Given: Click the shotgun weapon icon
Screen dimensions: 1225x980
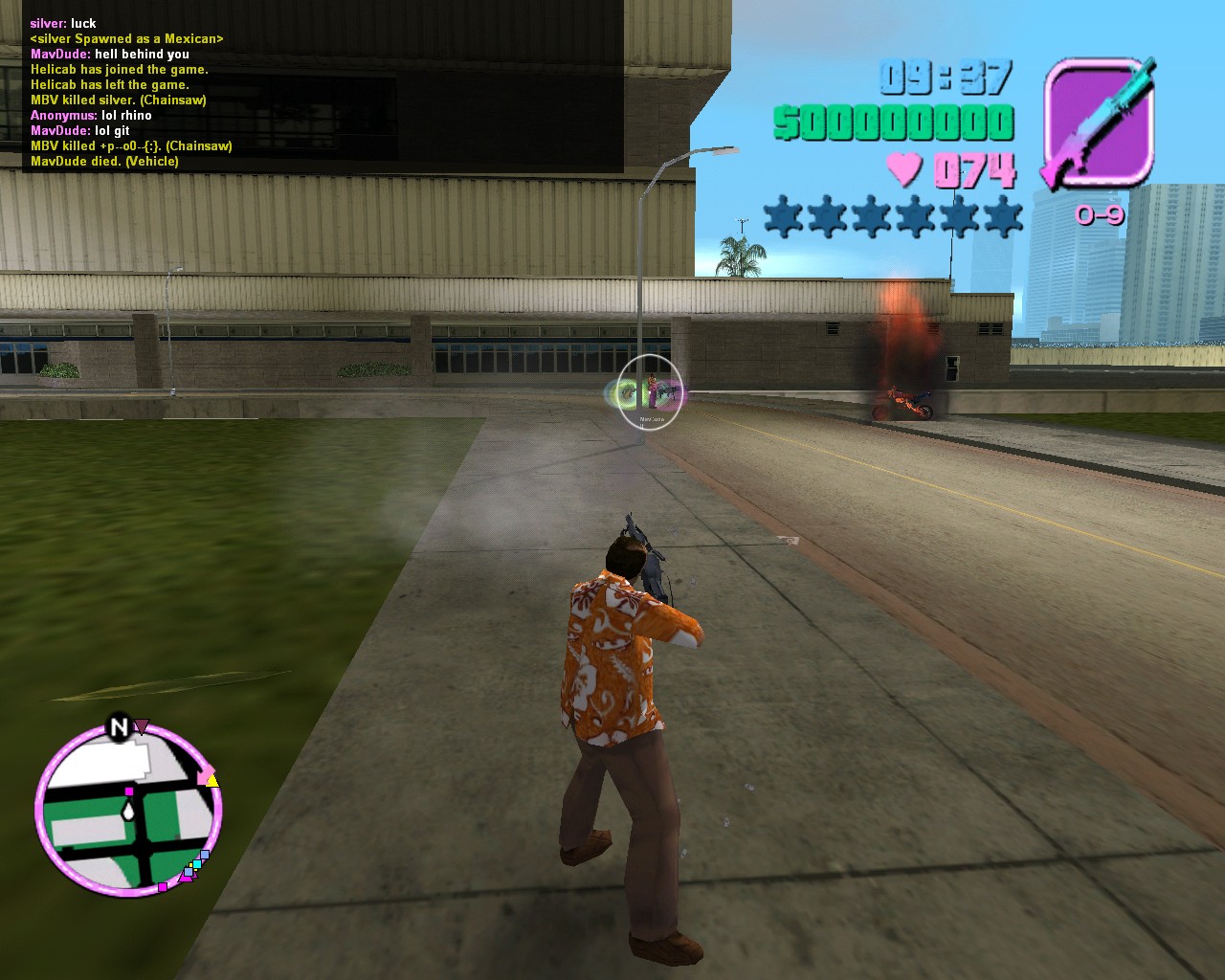Looking at the screenshot, I should tap(1098, 122).
